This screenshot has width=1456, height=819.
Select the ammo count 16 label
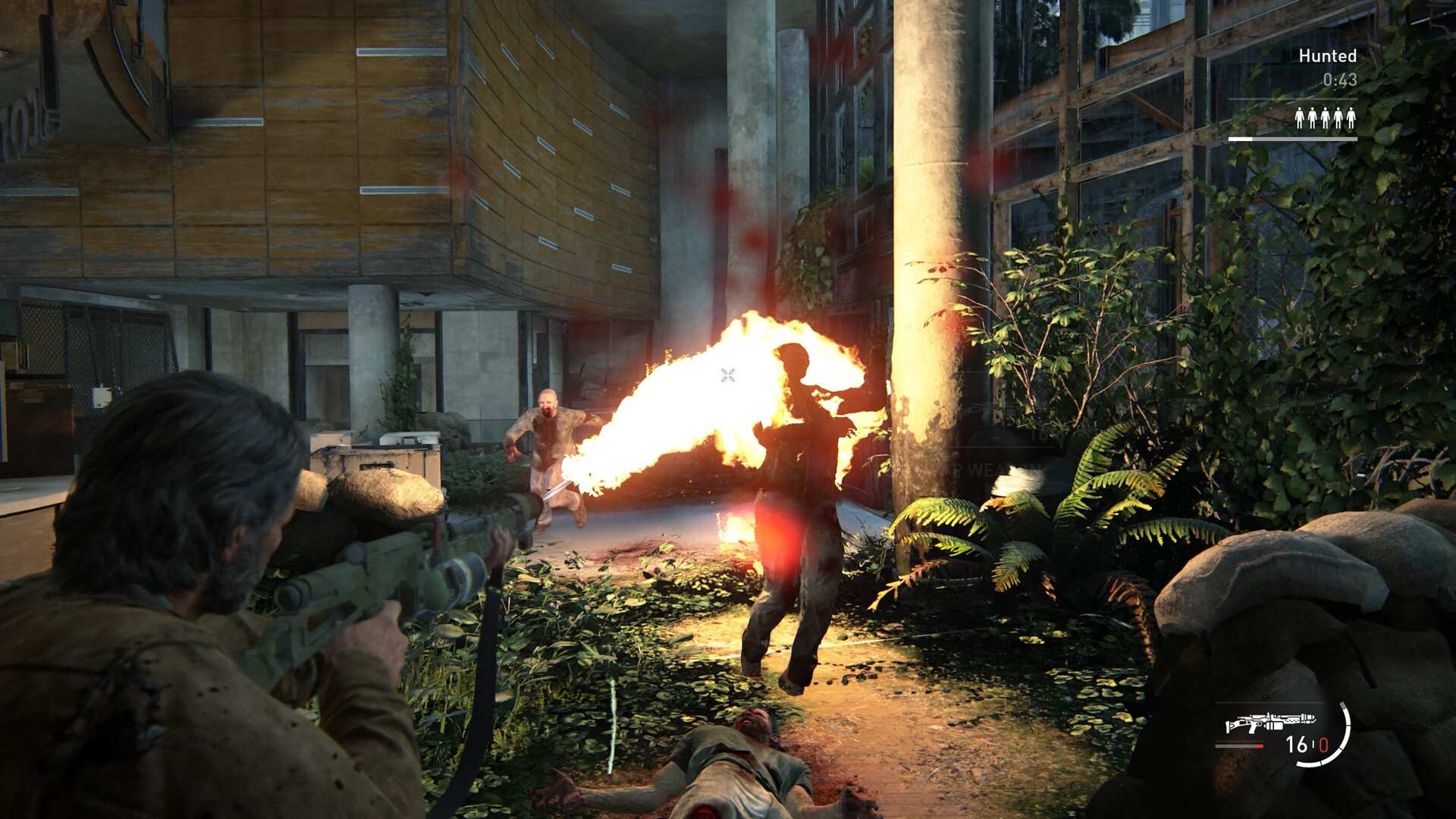pos(1296,744)
